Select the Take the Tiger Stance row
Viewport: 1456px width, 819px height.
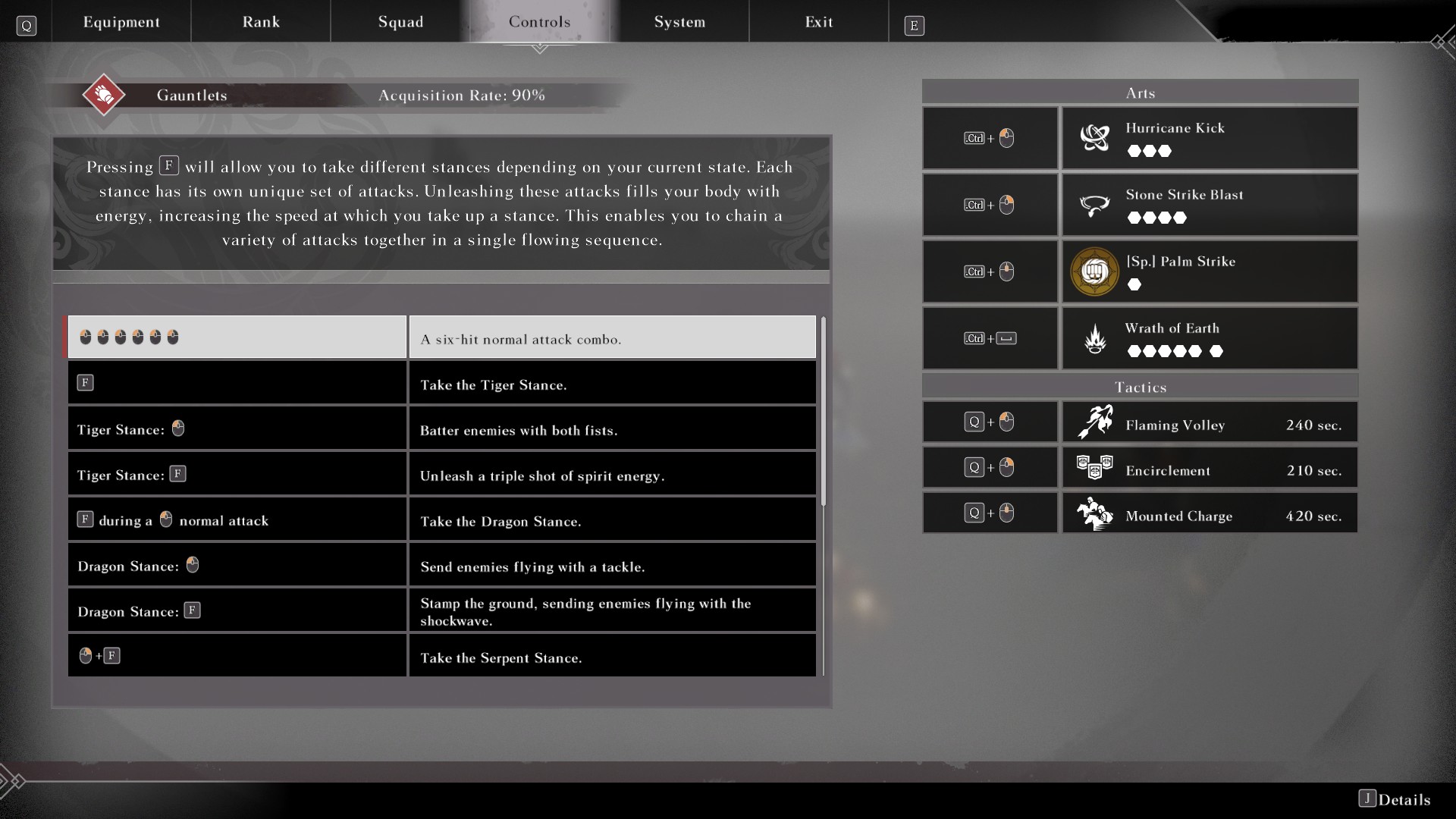(x=441, y=383)
